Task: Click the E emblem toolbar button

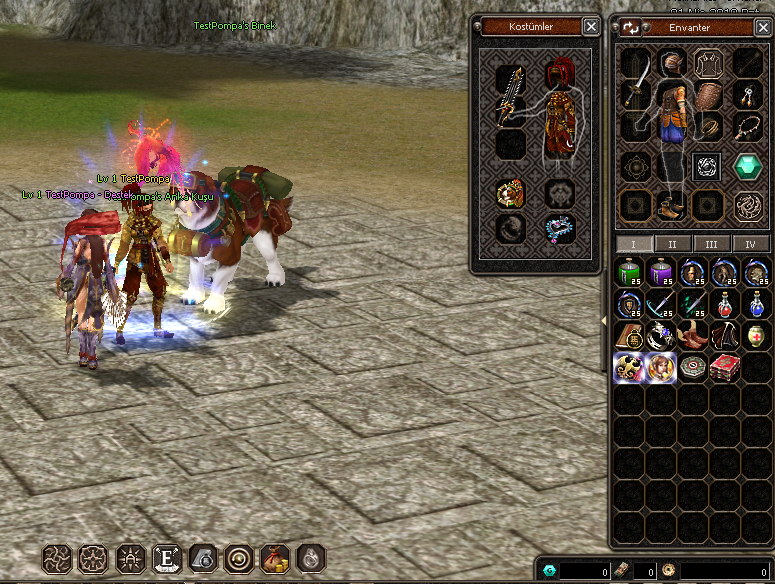Action: click(164, 558)
